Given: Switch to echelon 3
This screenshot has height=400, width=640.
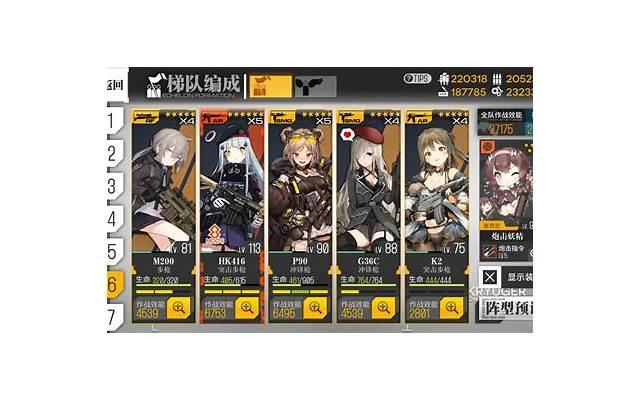Looking at the screenshot, I should [x=114, y=186].
